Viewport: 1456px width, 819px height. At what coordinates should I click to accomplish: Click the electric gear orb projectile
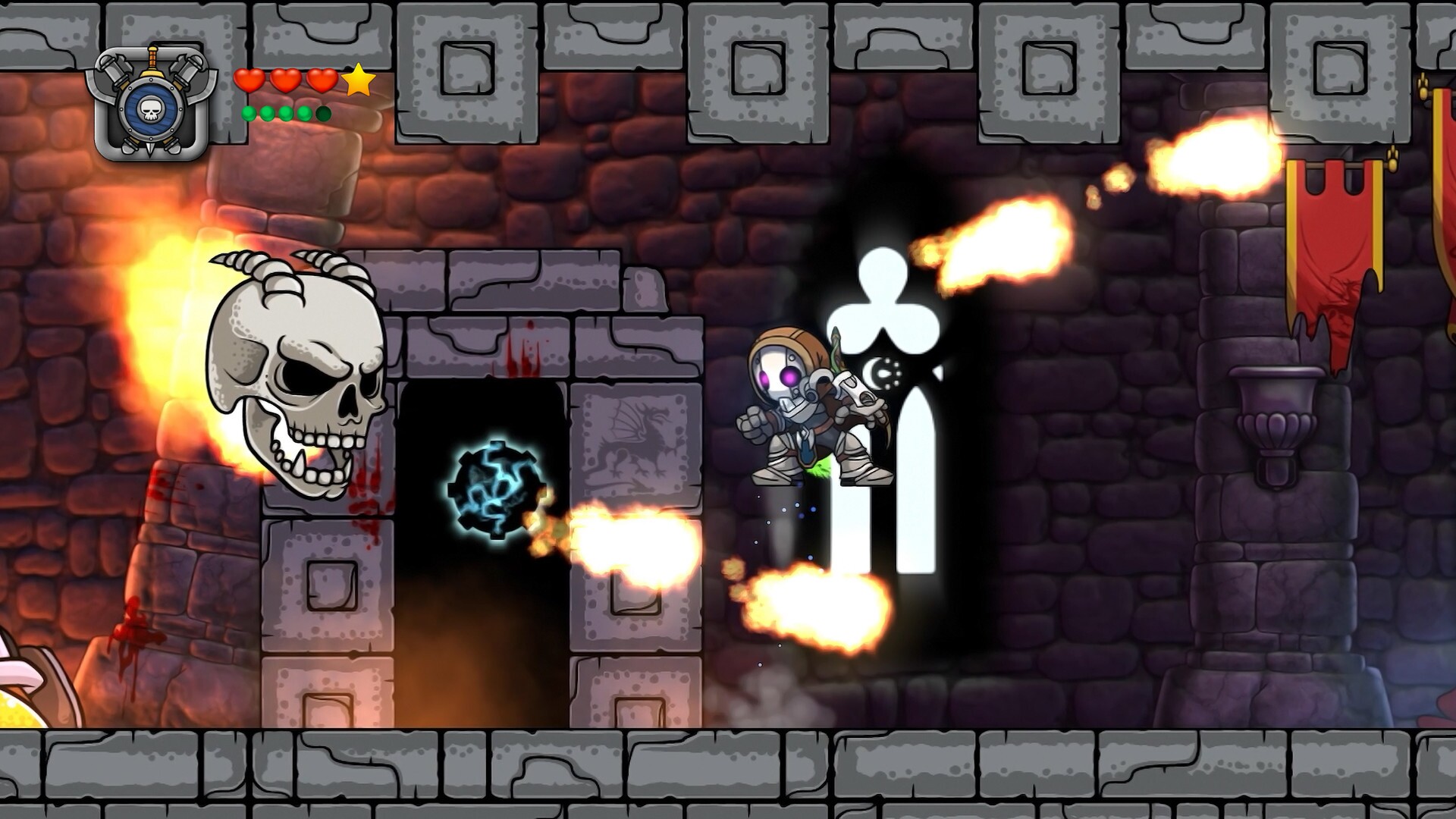[x=497, y=489]
